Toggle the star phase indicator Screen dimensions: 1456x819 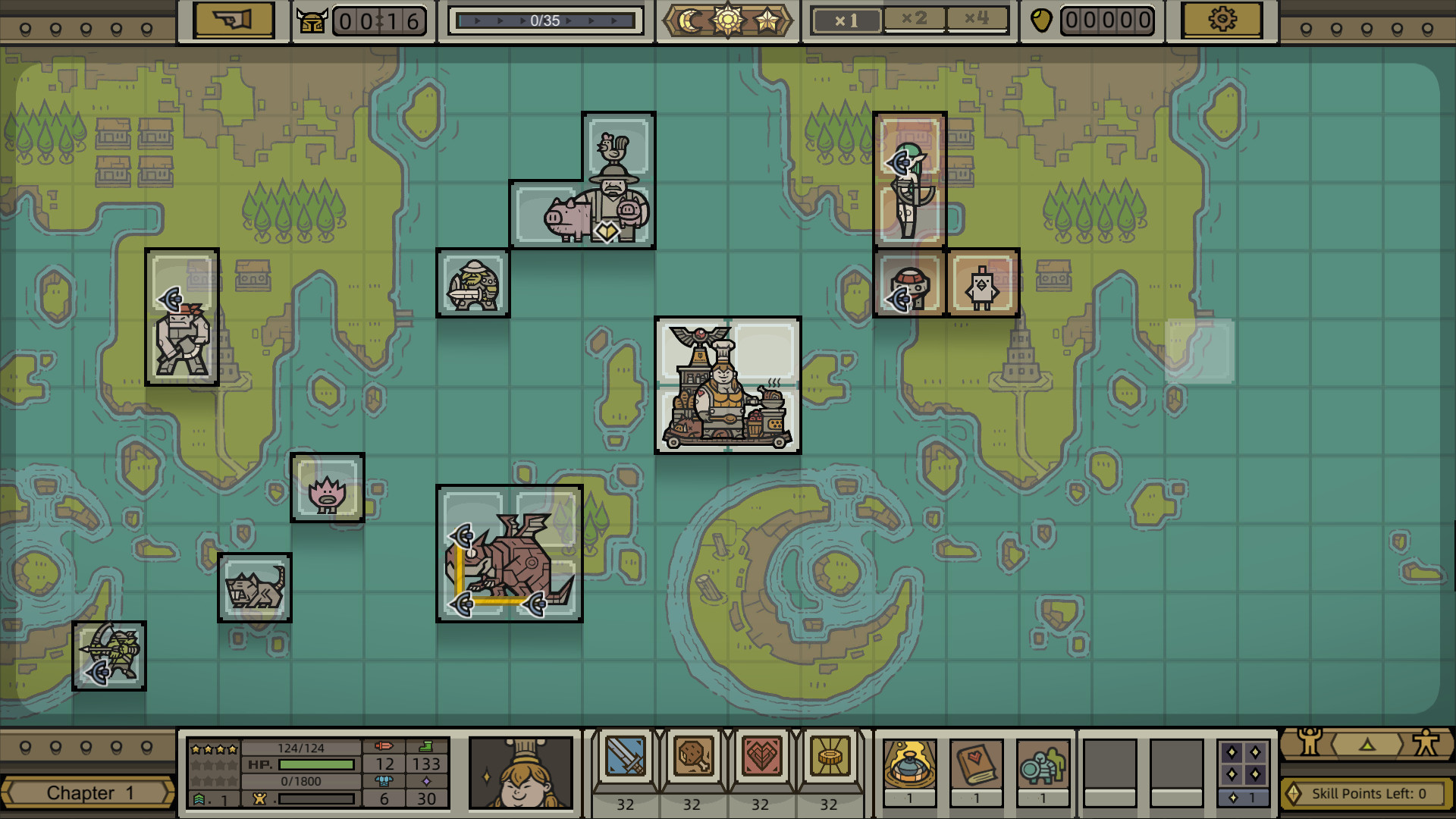click(x=767, y=19)
